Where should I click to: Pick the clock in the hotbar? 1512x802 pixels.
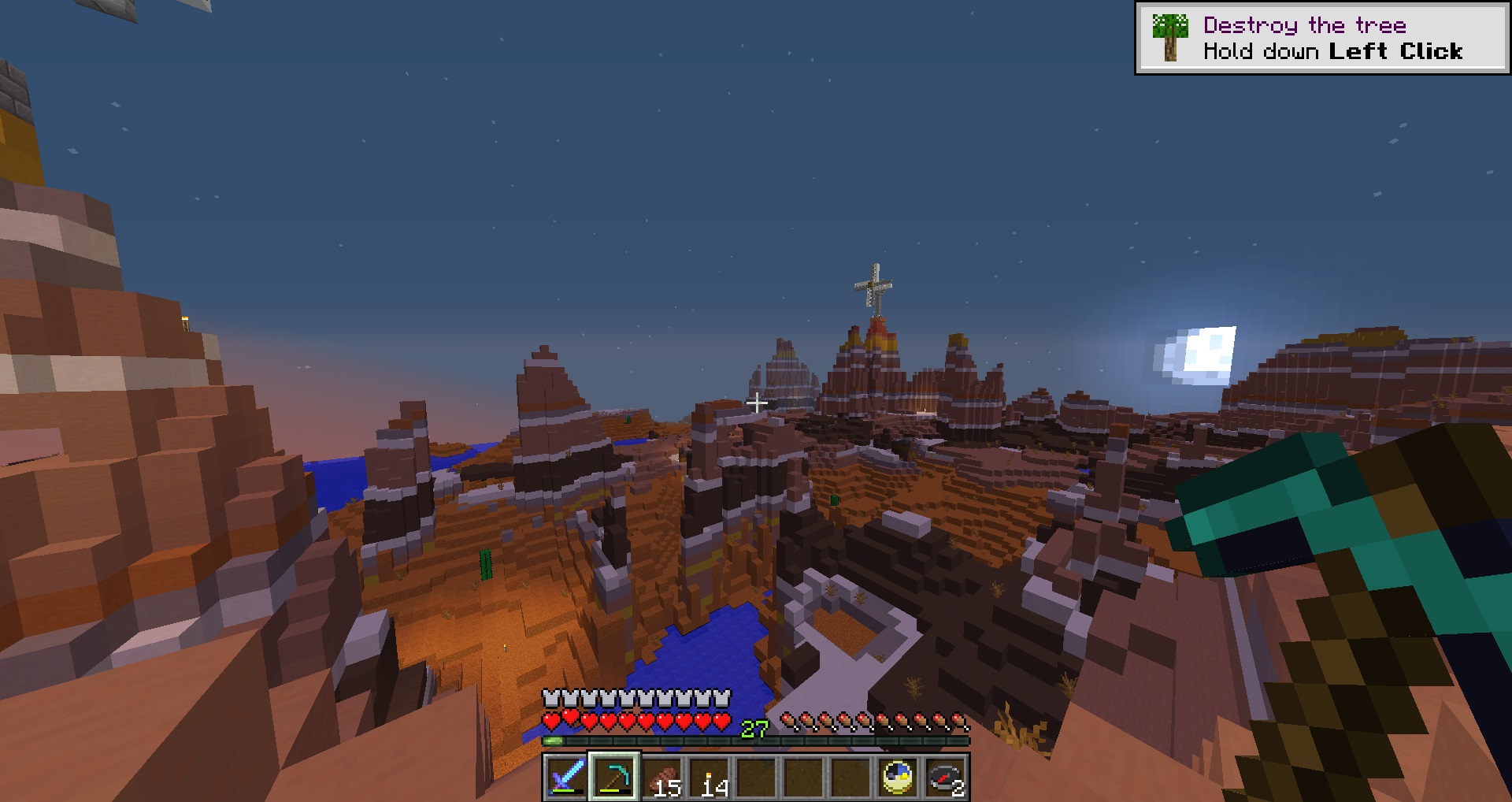point(899,777)
